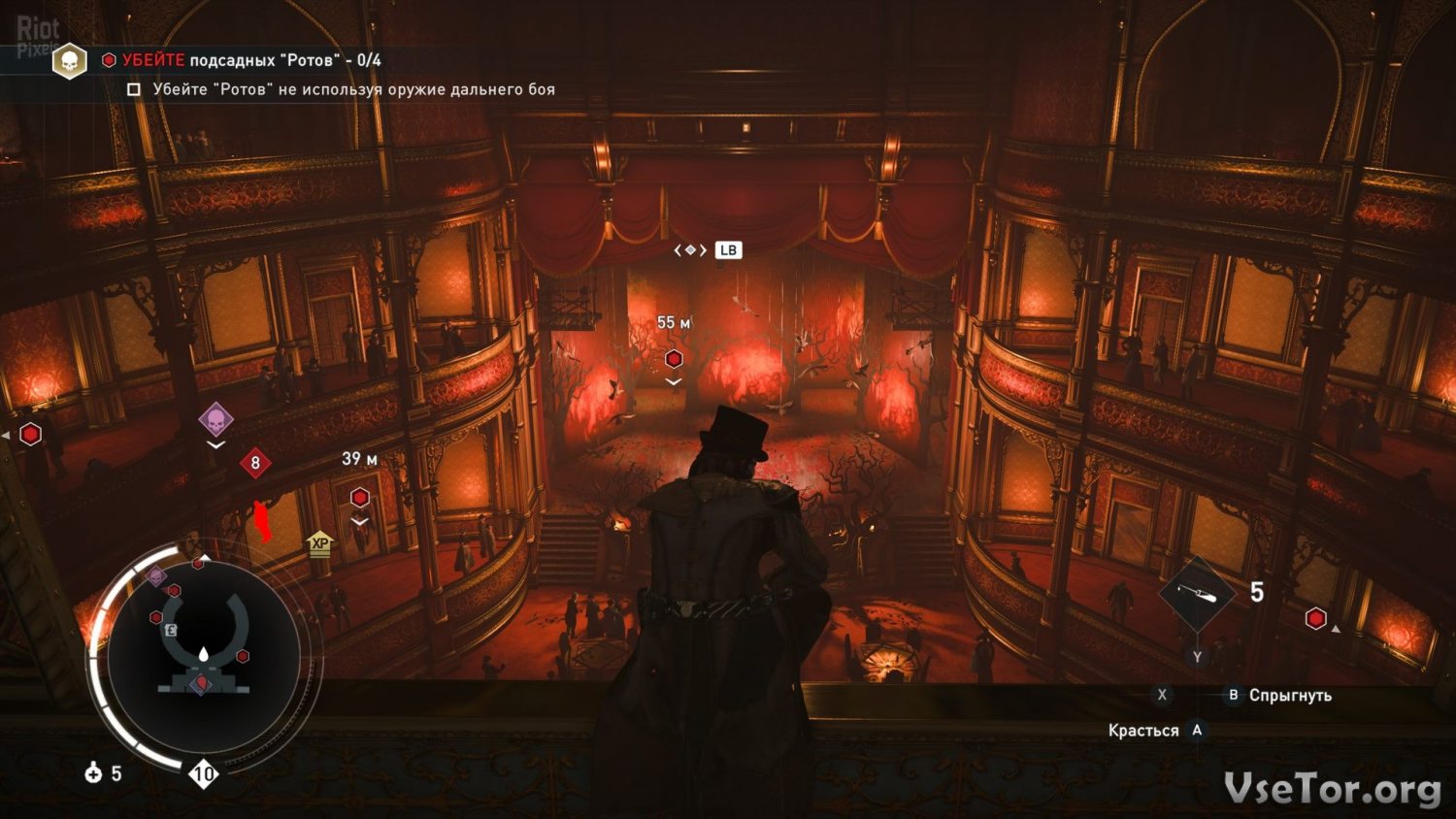The height and width of the screenshot is (819, 1456).
Task: Click the red level 8 enemy diamond
Action: tap(255, 463)
